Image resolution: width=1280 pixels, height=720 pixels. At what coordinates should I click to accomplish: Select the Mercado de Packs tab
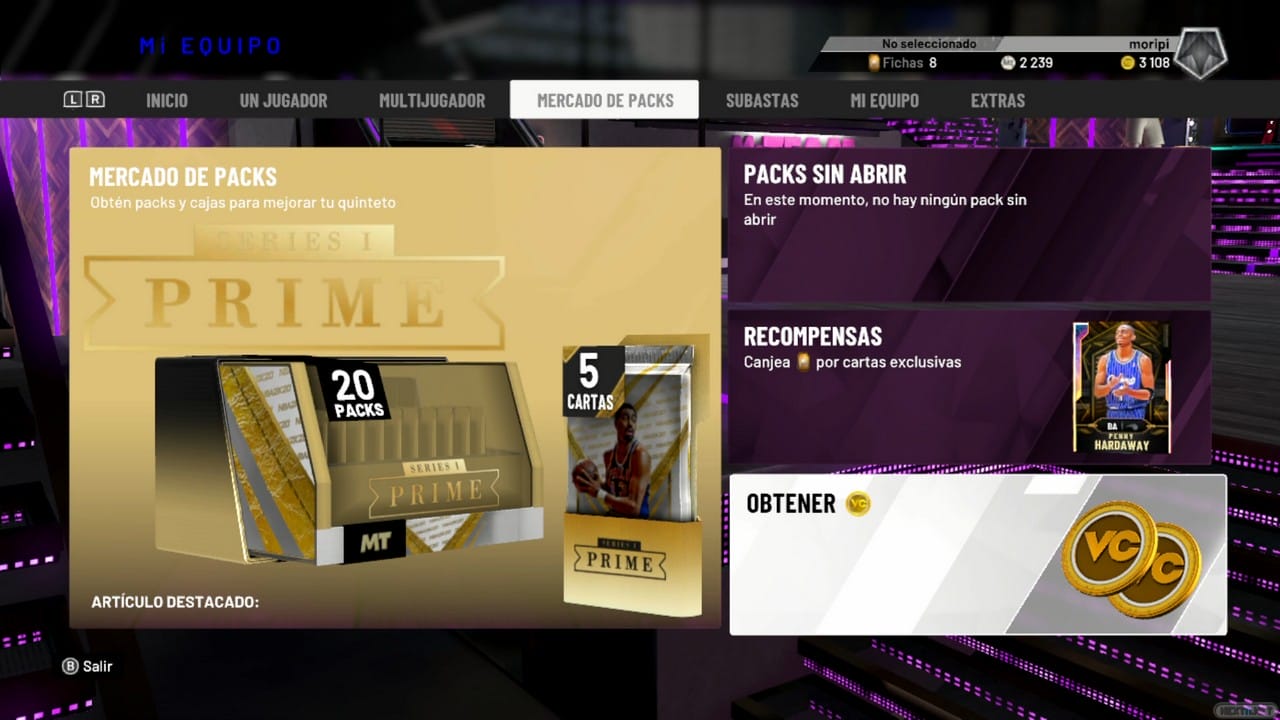click(x=605, y=100)
